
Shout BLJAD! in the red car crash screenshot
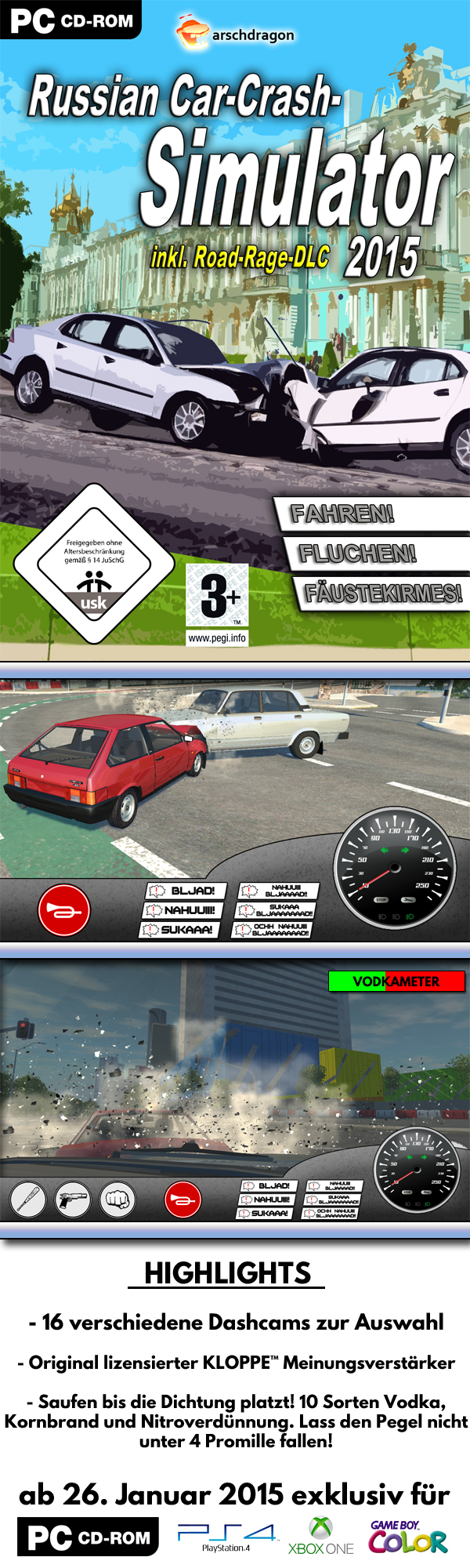(186, 891)
